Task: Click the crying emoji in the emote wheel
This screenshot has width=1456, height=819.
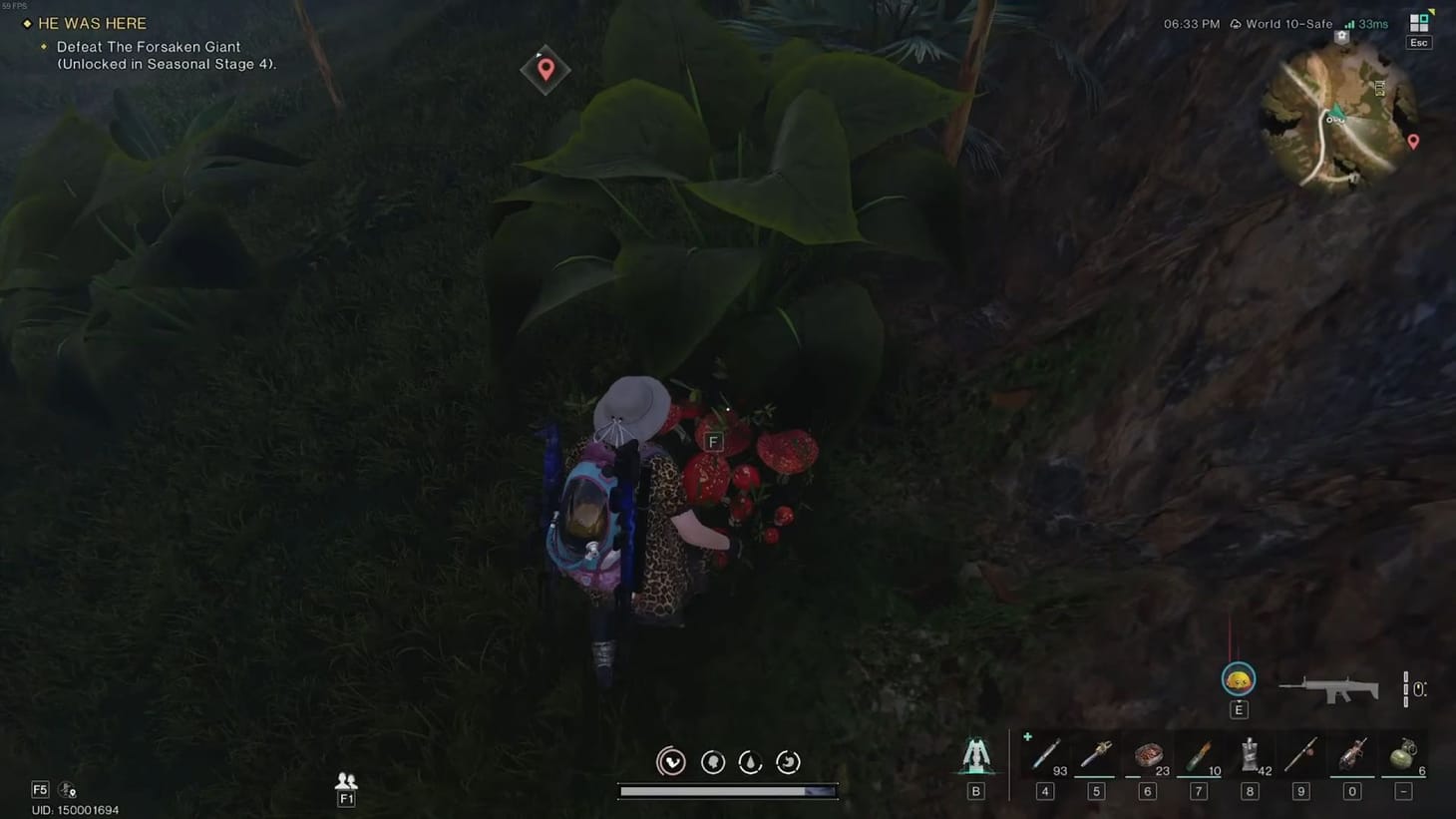Action: pyautogui.click(x=1238, y=678)
